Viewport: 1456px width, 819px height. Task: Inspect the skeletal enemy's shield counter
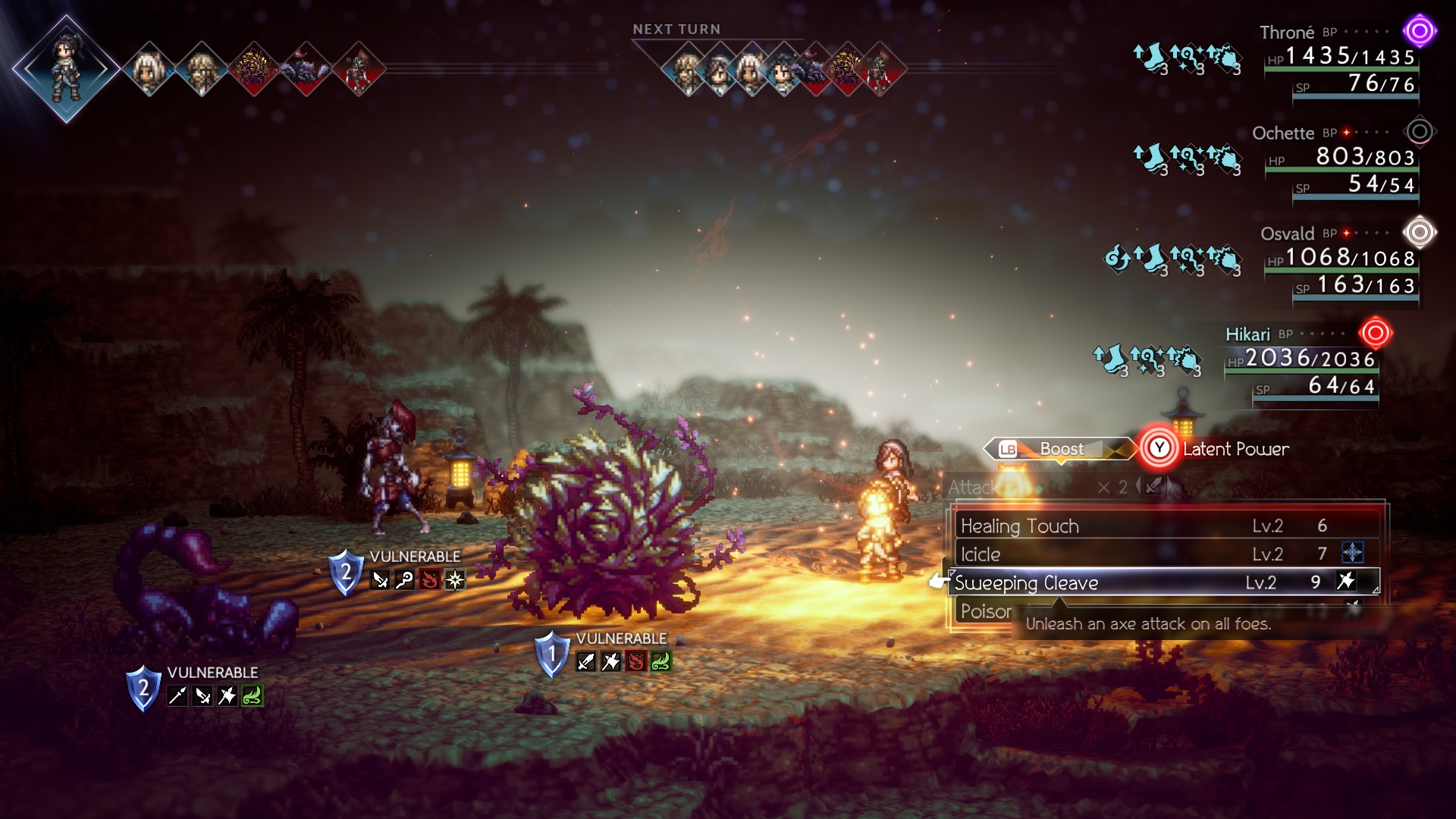tap(345, 572)
